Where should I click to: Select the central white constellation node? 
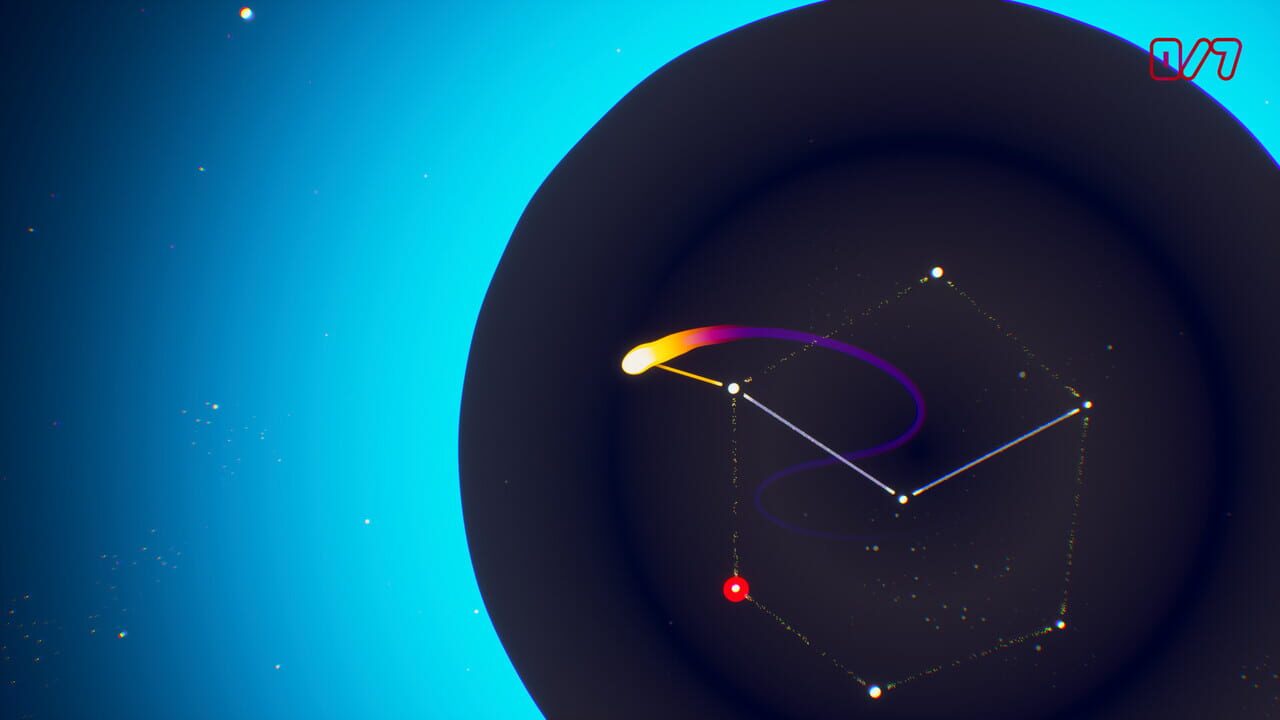pos(902,497)
